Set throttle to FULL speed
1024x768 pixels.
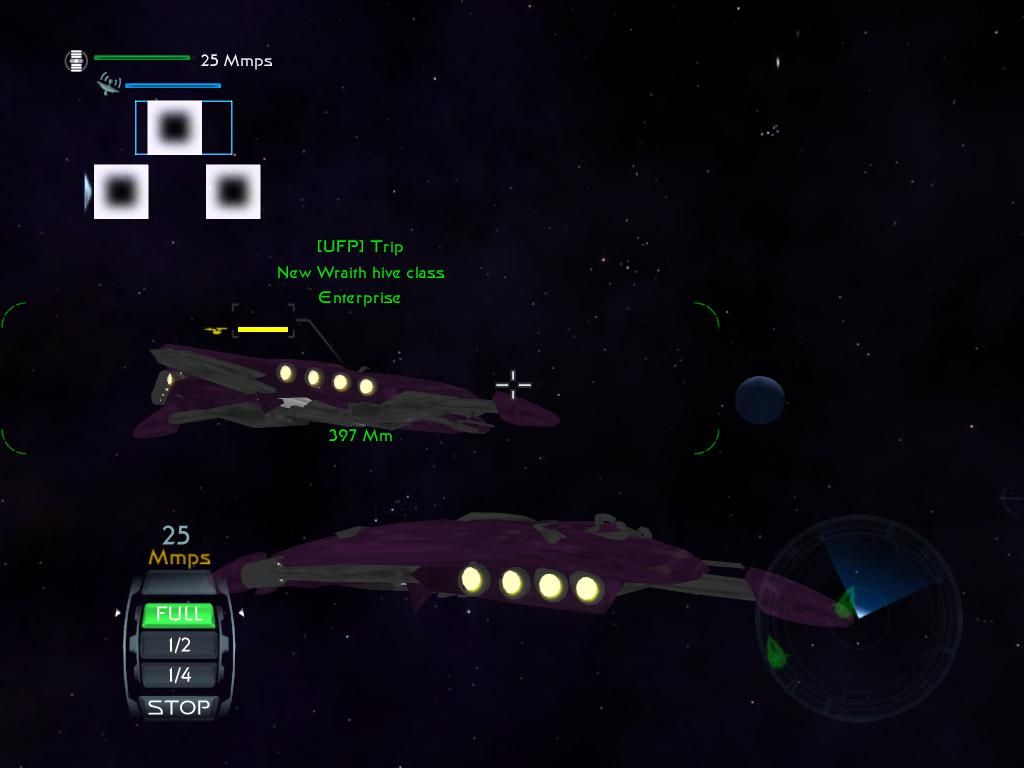pyautogui.click(x=179, y=614)
